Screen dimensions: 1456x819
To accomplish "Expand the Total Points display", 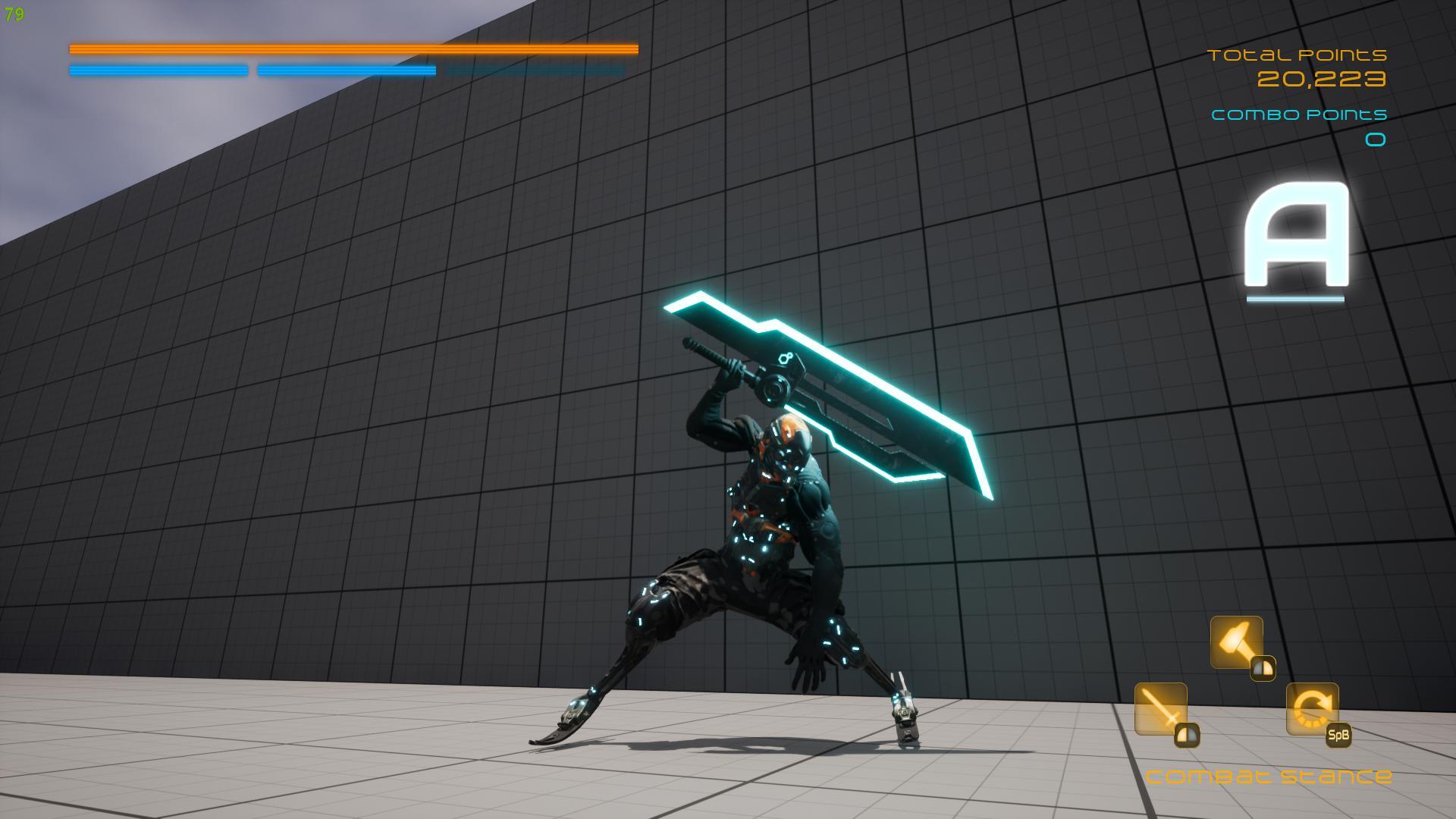I will [x=1298, y=54].
